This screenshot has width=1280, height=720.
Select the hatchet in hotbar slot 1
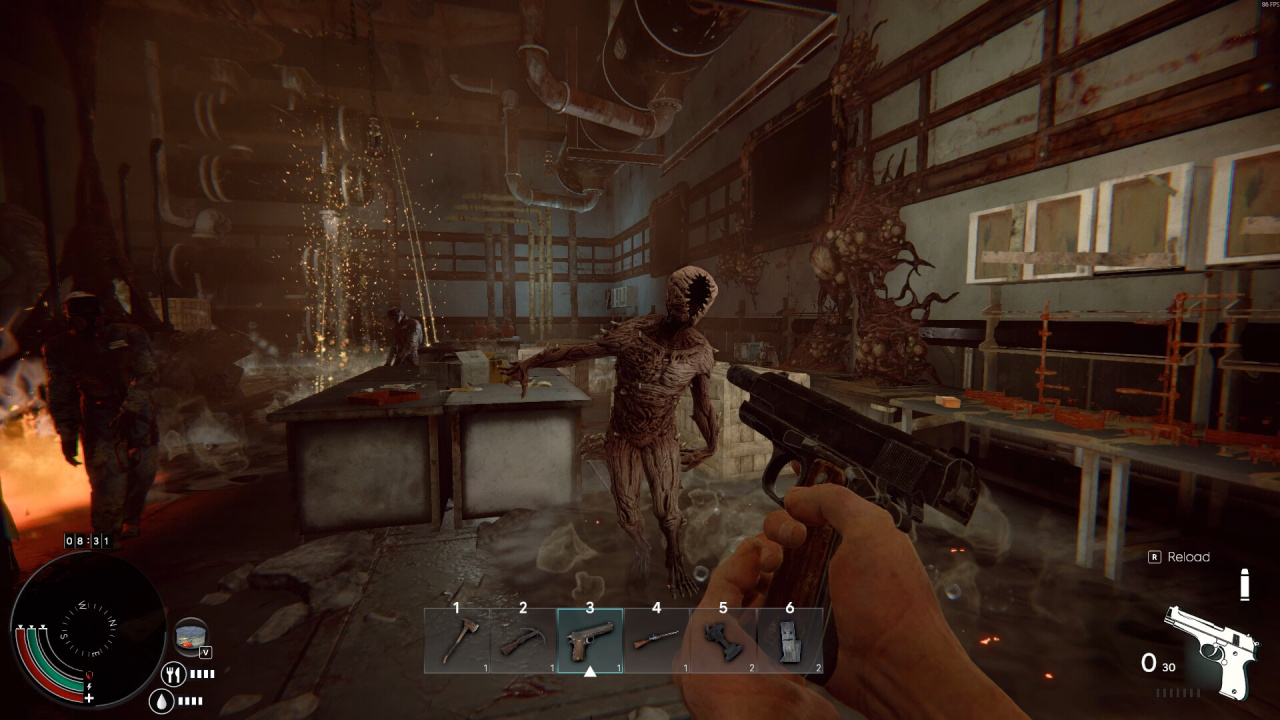pyautogui.click(x=457, y=641)
